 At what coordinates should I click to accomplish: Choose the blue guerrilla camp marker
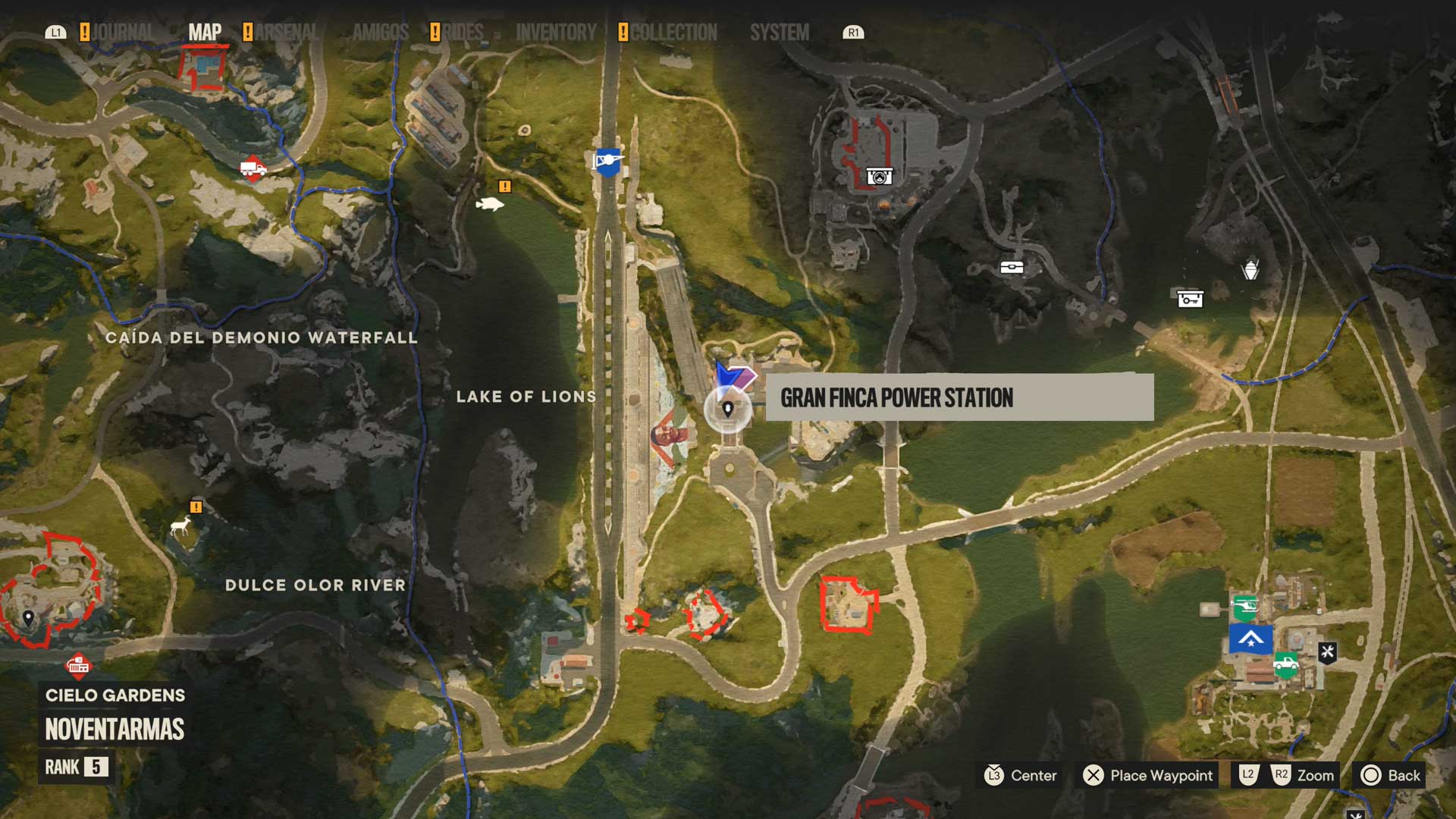point(1250,639)
